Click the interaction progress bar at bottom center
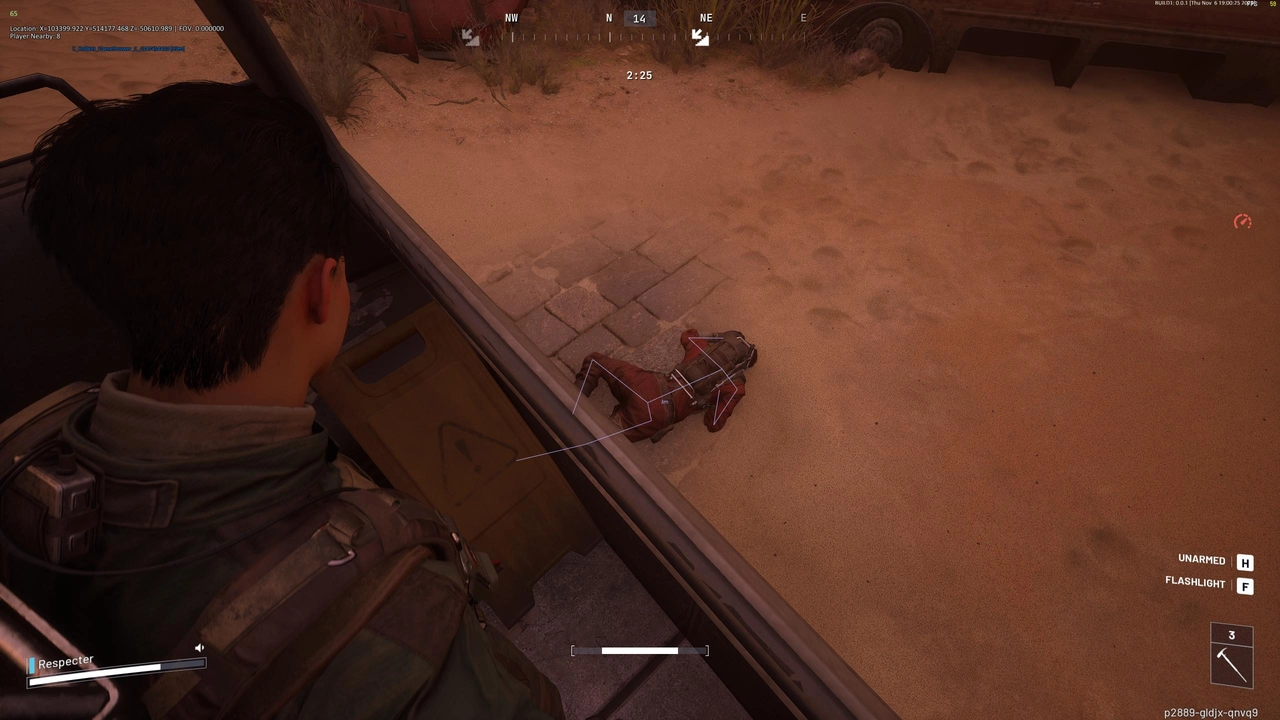This screenshot has width=1280, height=720. [x=639, y=651]
